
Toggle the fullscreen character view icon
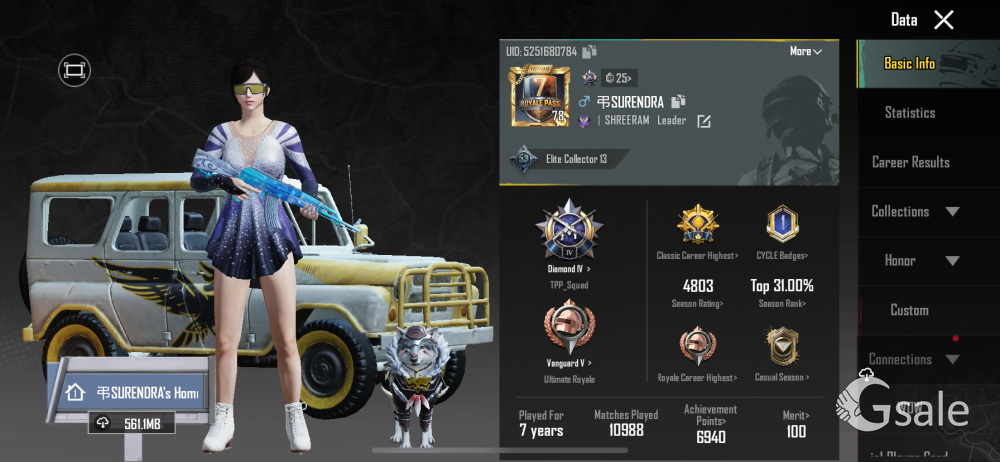pos(74,69)
